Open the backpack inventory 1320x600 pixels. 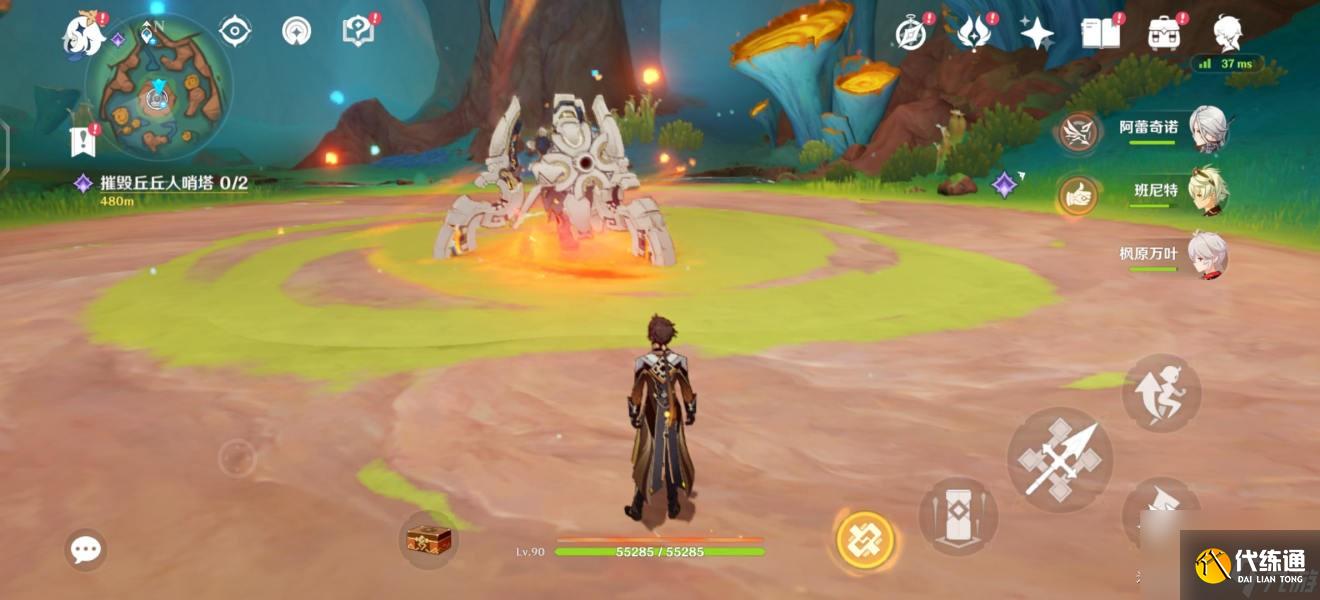tap(1164, 33)
